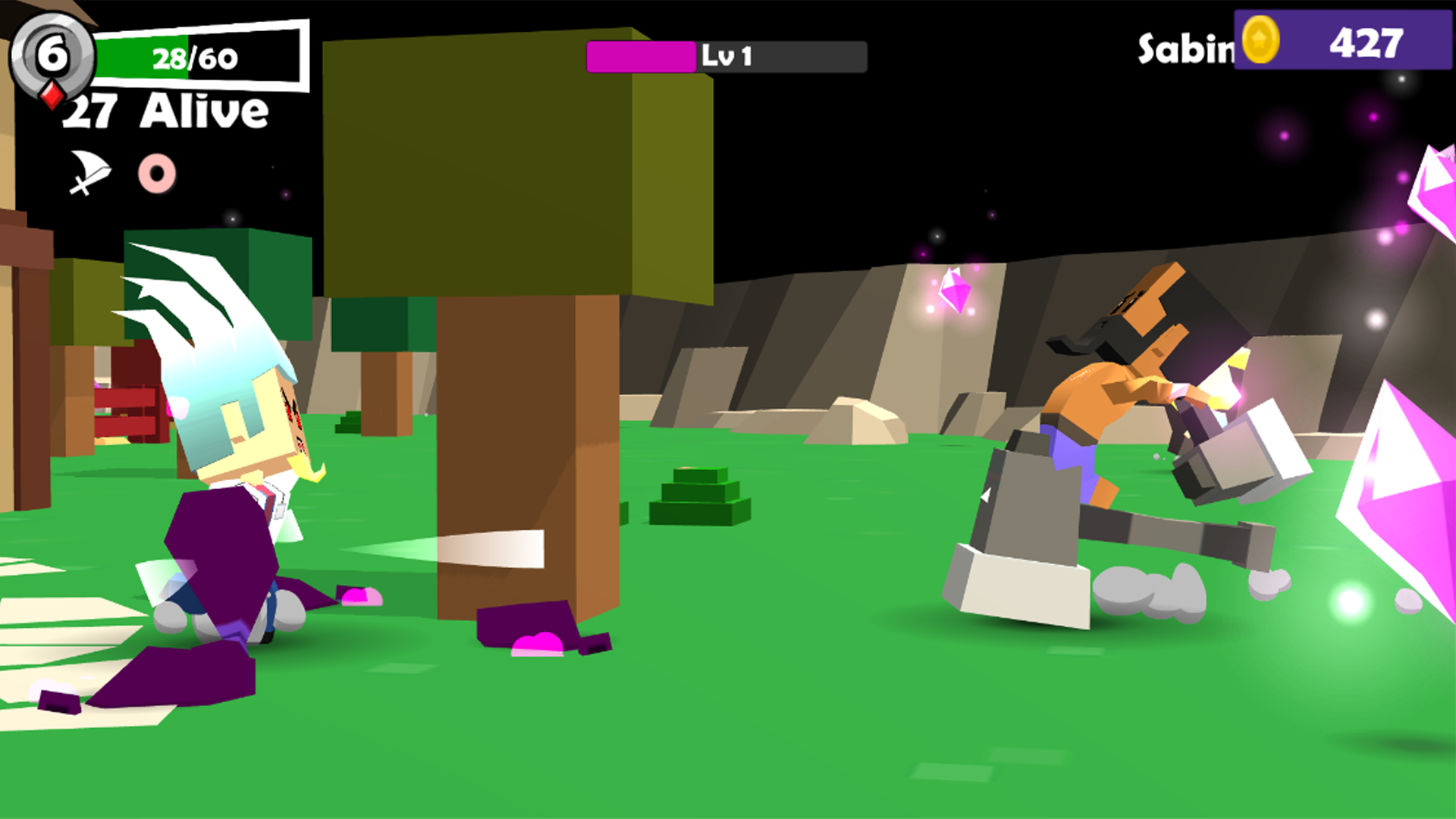Click the white sword weapon icon
Viewport: 1456px width, 819px height.
[89, 171]
